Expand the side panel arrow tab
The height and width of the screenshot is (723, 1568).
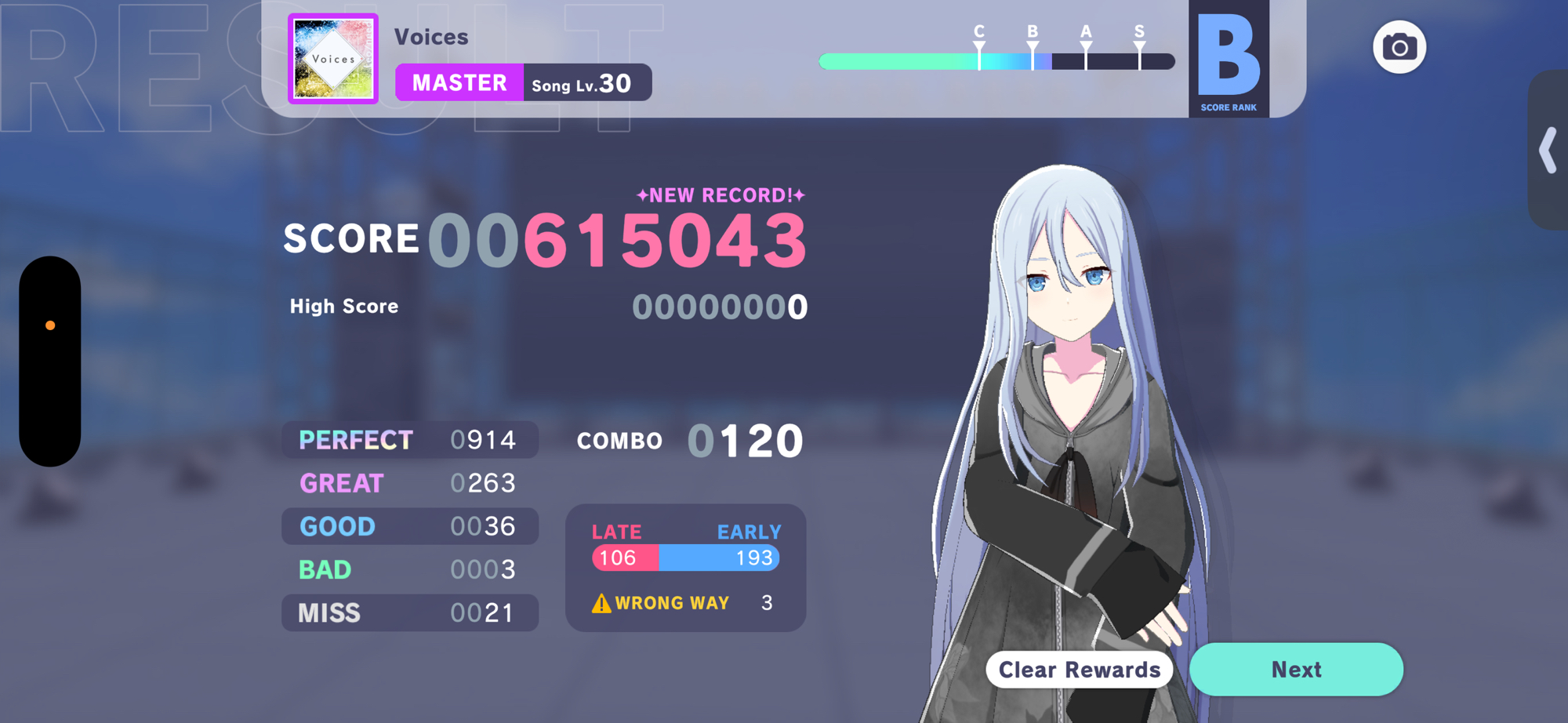click(x=1548, y=150)
